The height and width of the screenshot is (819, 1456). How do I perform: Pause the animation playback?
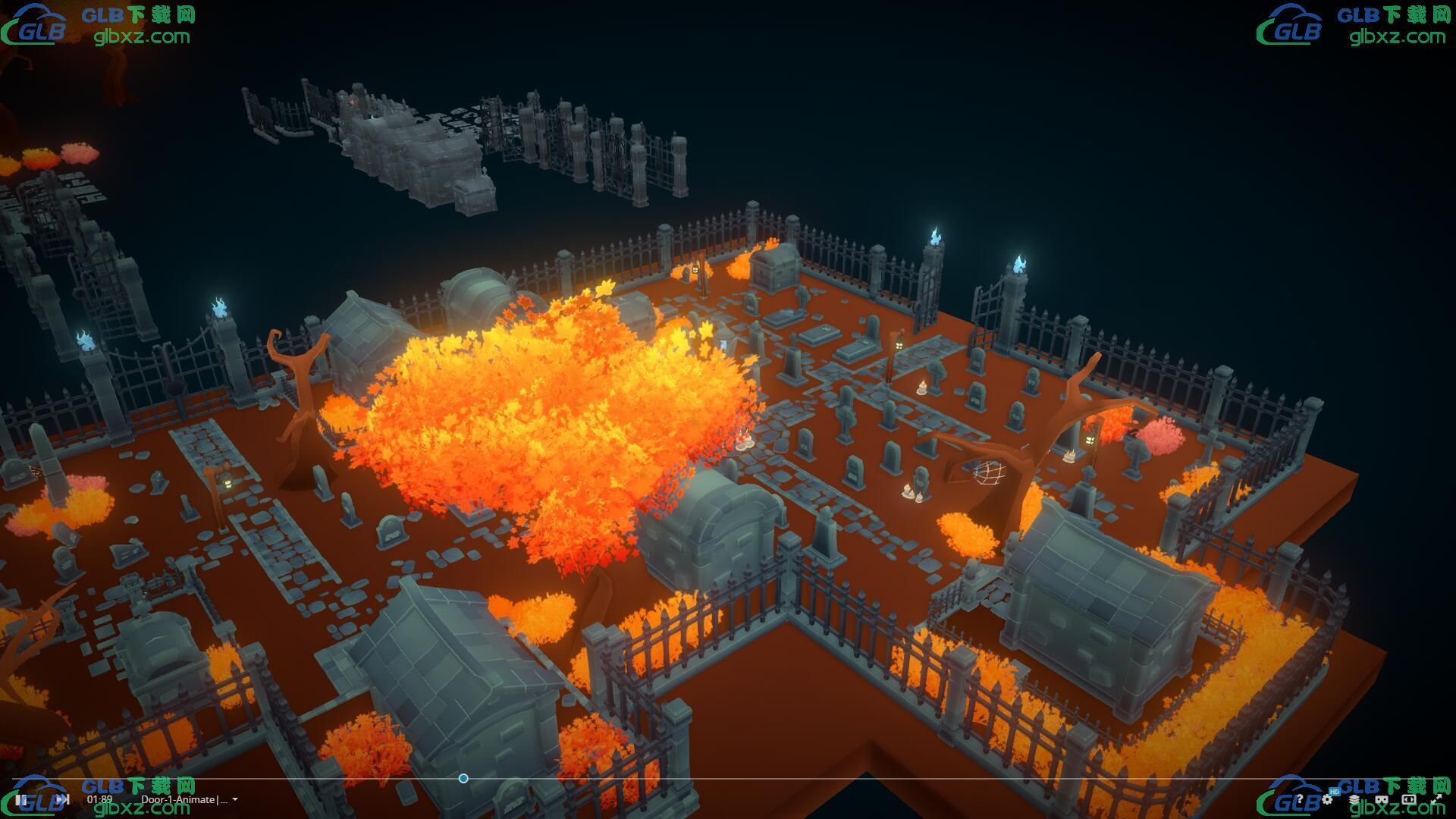click(x=21, y=799)
